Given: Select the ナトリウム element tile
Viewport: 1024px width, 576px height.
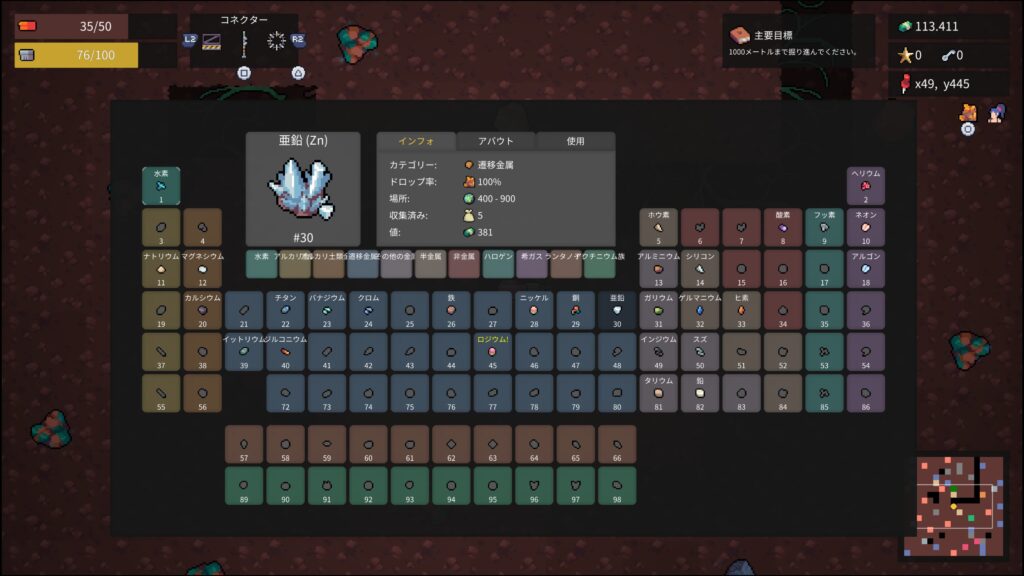Looking at the screenshot, I should coord(160,269).
